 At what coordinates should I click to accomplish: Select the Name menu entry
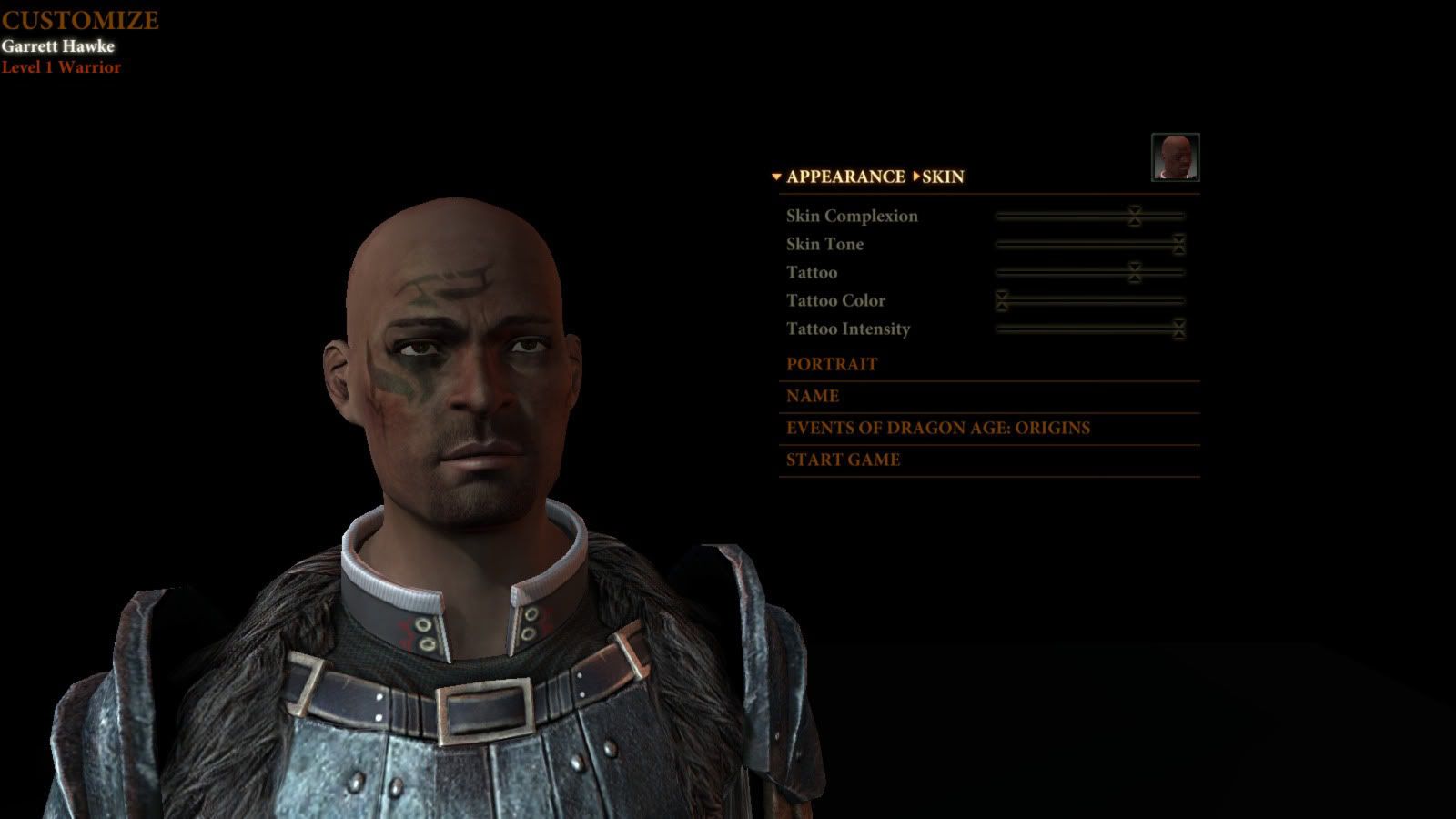pyautogui.click(x=813, y=396)
